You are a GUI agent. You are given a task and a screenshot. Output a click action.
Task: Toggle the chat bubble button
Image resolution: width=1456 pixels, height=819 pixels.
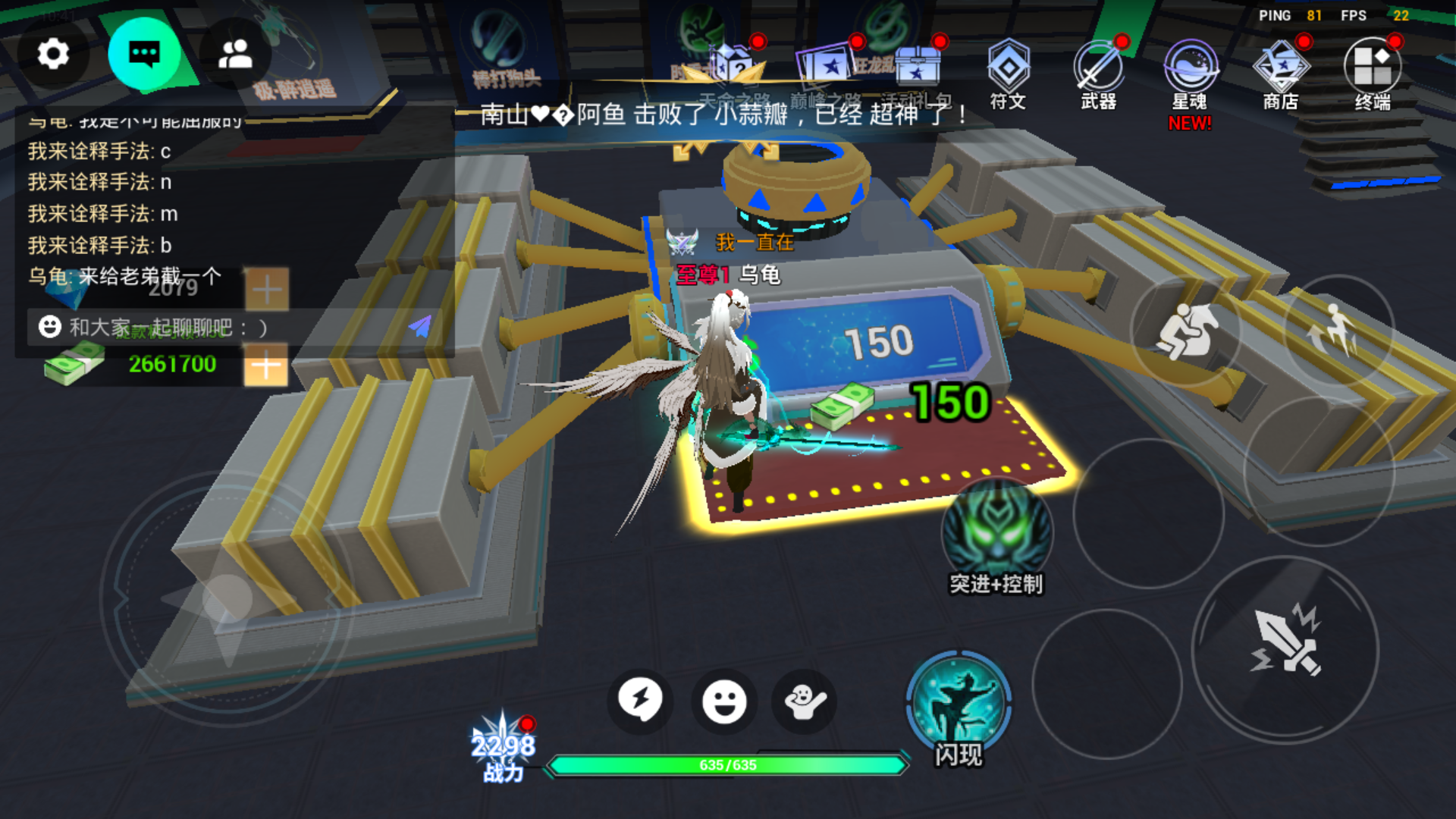pos(144,54)
